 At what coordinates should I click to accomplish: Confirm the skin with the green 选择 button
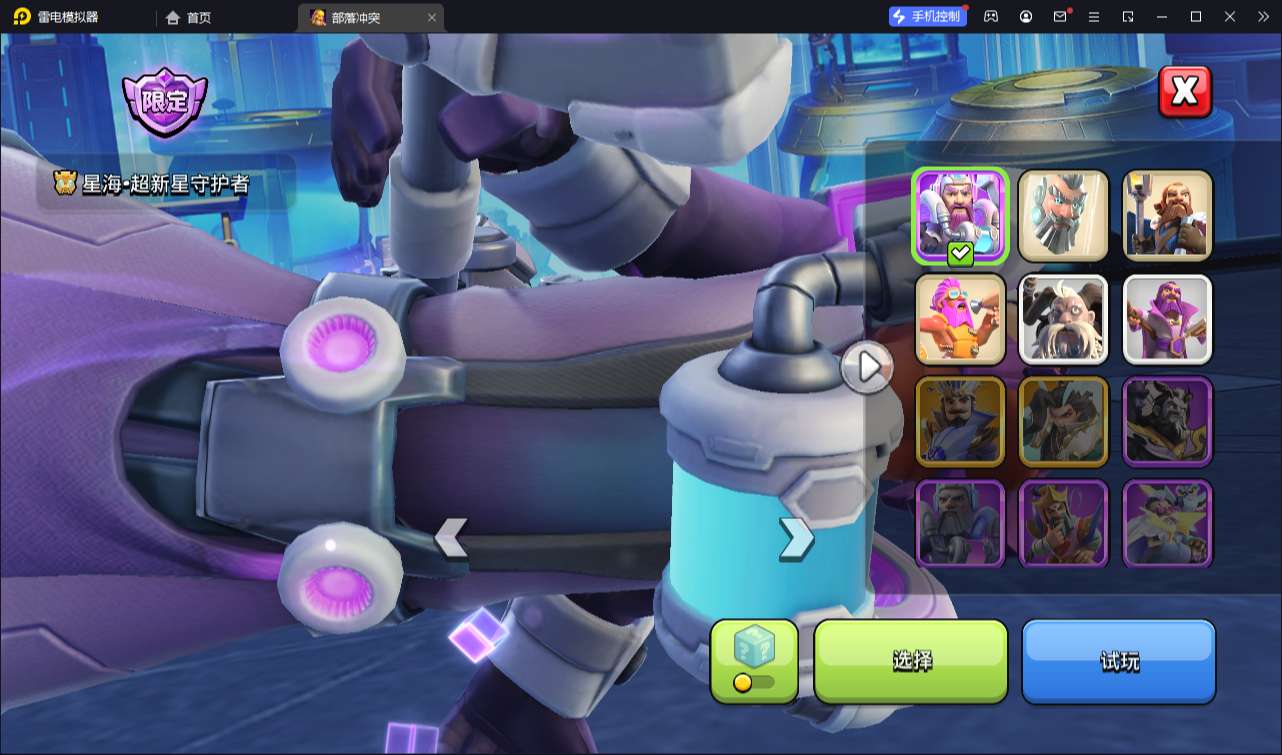(x=911, y=661)
